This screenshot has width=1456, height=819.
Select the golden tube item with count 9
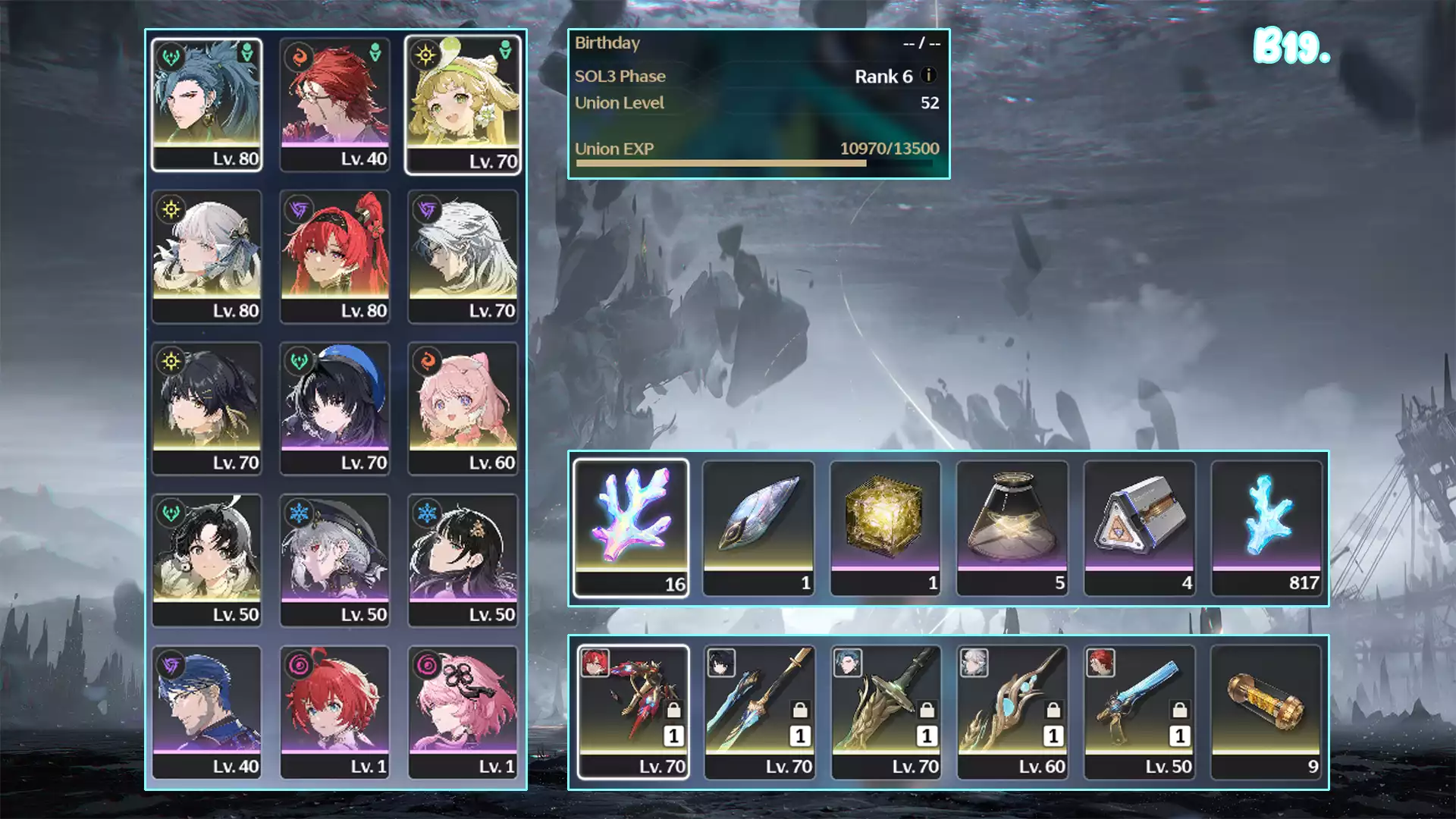pyautogui.click(x=1266, y=711)
